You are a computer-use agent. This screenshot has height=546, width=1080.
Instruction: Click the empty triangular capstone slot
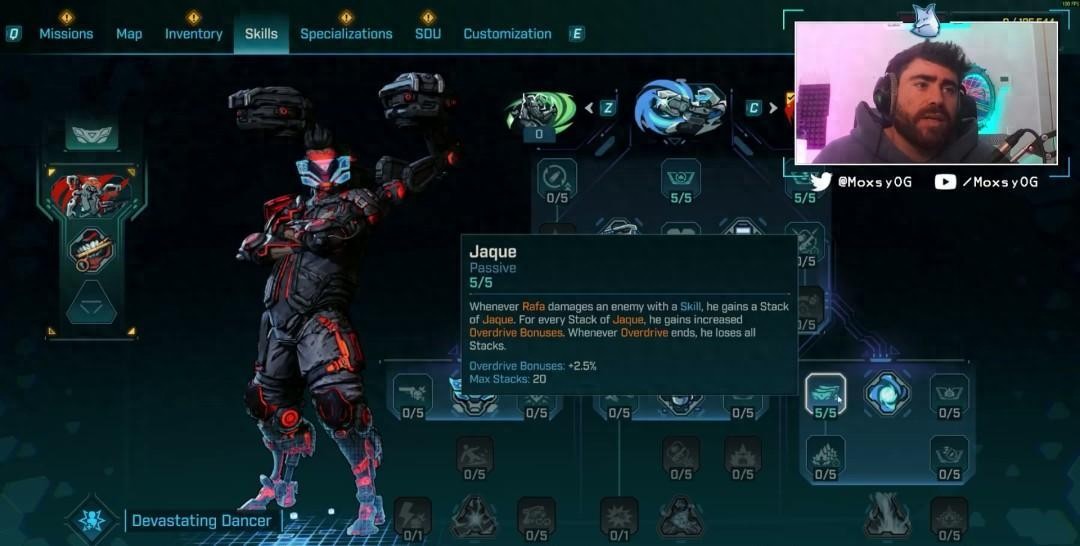tap(92, 302)
